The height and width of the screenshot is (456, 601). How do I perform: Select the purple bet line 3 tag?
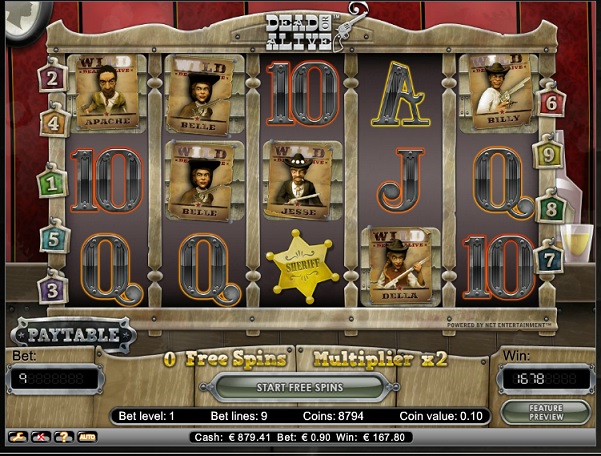click(52, 289)
